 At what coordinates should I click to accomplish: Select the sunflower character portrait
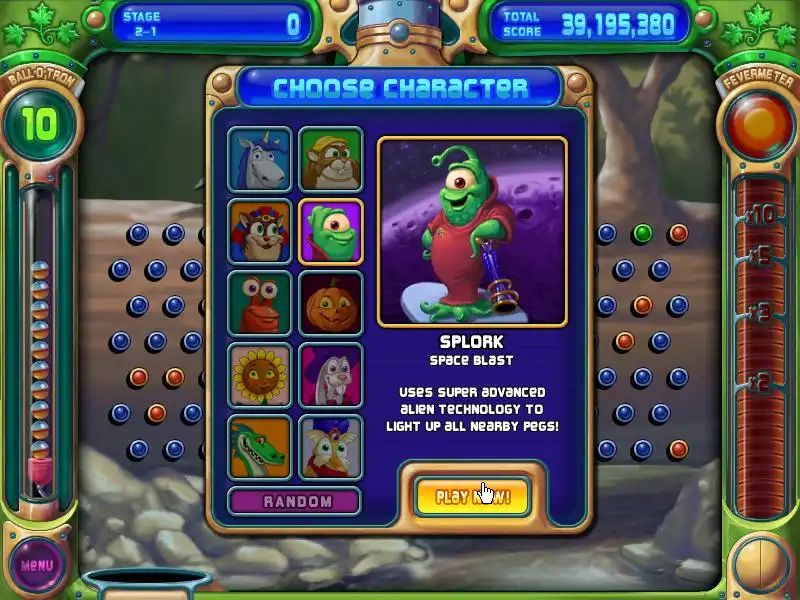click(259, 375)
